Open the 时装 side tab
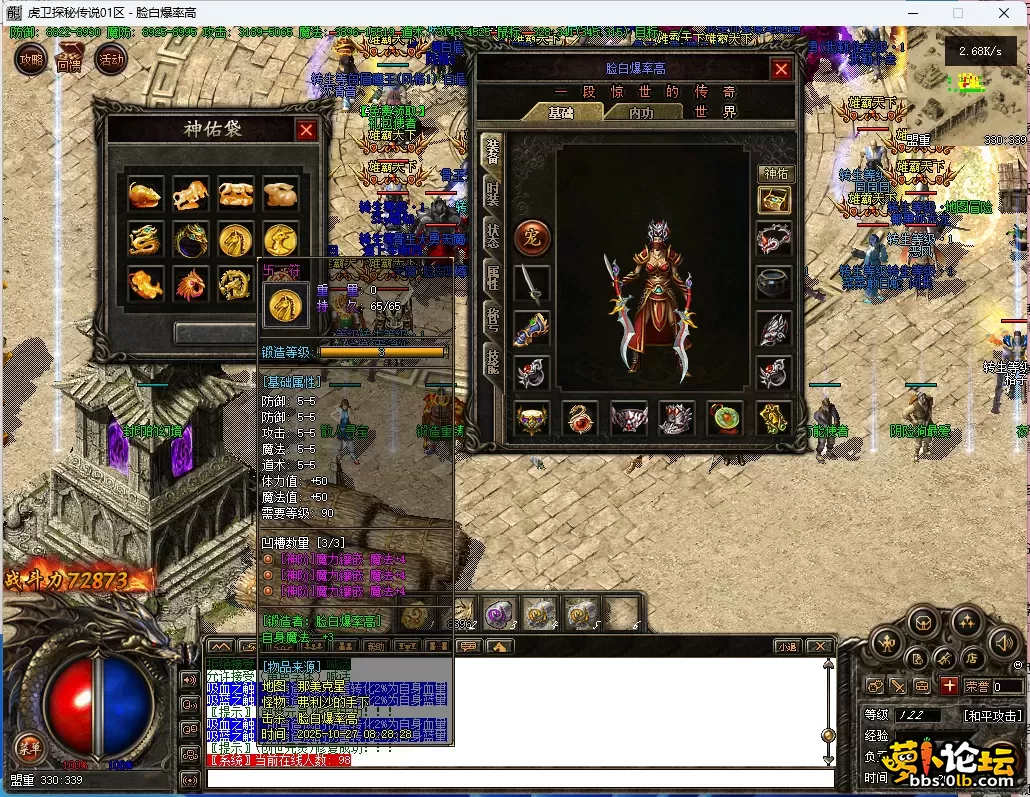Viewport: 1030px width, 797px height. tap(492, 193)
